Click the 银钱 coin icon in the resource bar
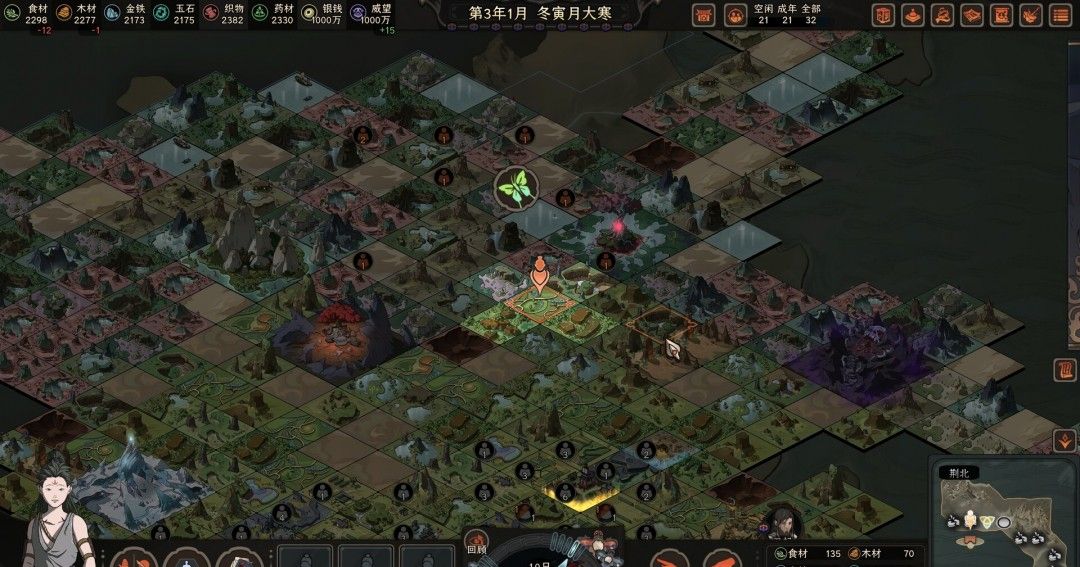This screenshot has height=567, width=1080. 308,14
